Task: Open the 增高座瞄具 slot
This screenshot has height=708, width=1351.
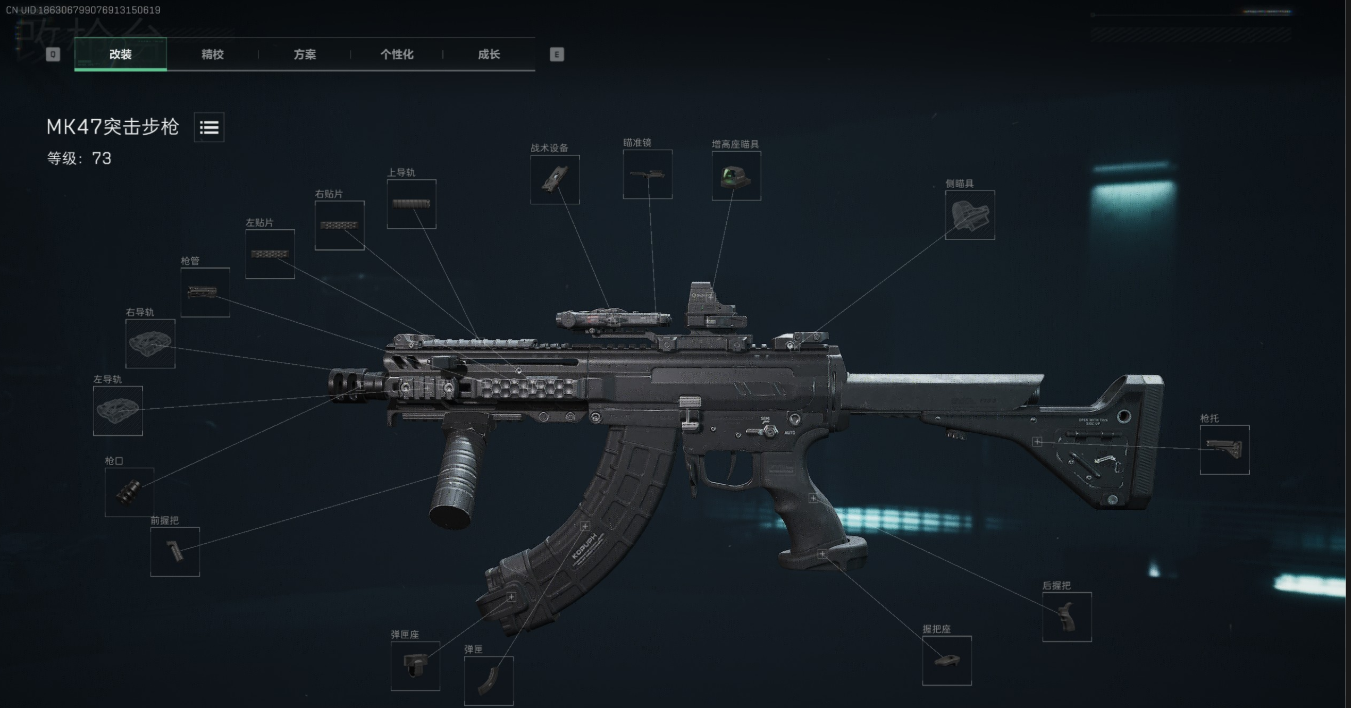Action: [x=736, y=176]
